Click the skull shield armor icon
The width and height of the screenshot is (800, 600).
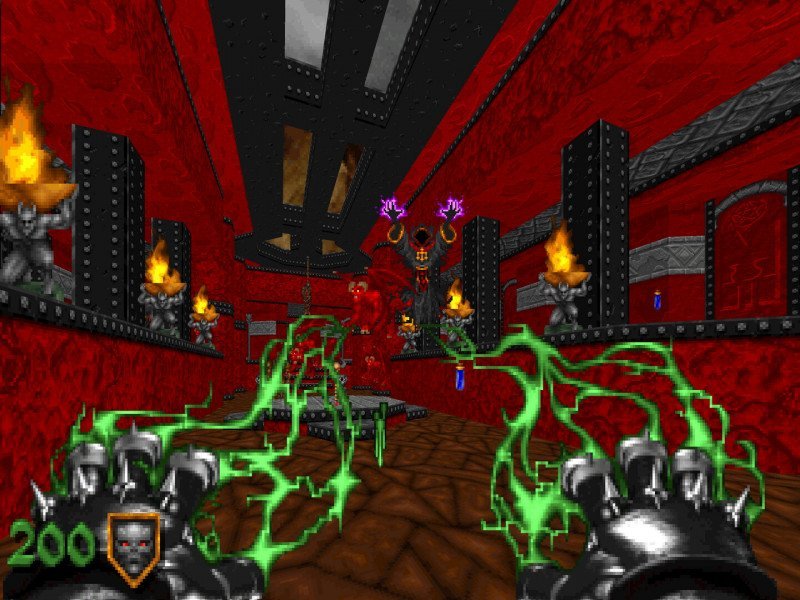(133, 546)
